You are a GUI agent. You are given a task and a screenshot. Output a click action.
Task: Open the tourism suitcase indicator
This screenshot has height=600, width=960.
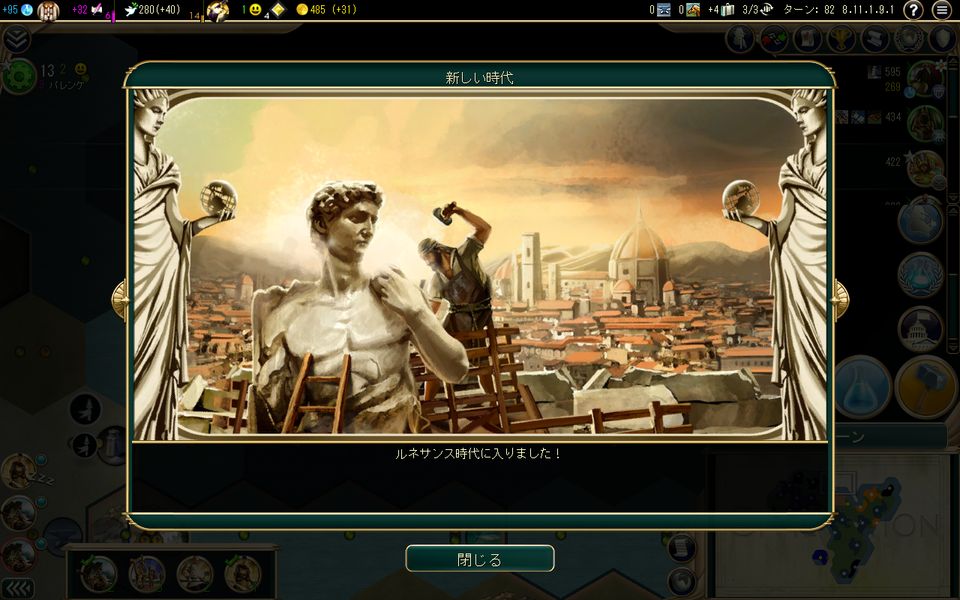click(728, 10)
